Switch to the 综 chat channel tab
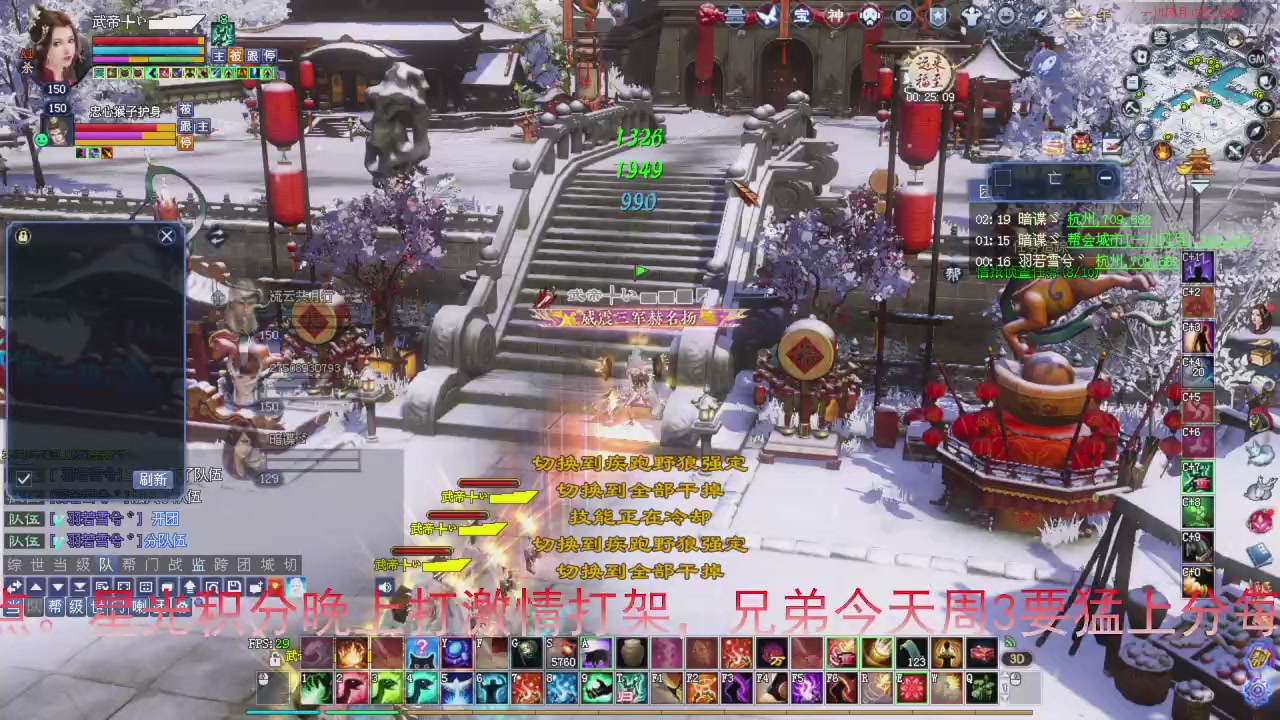The image size is (1280, 720). point(13,565)
